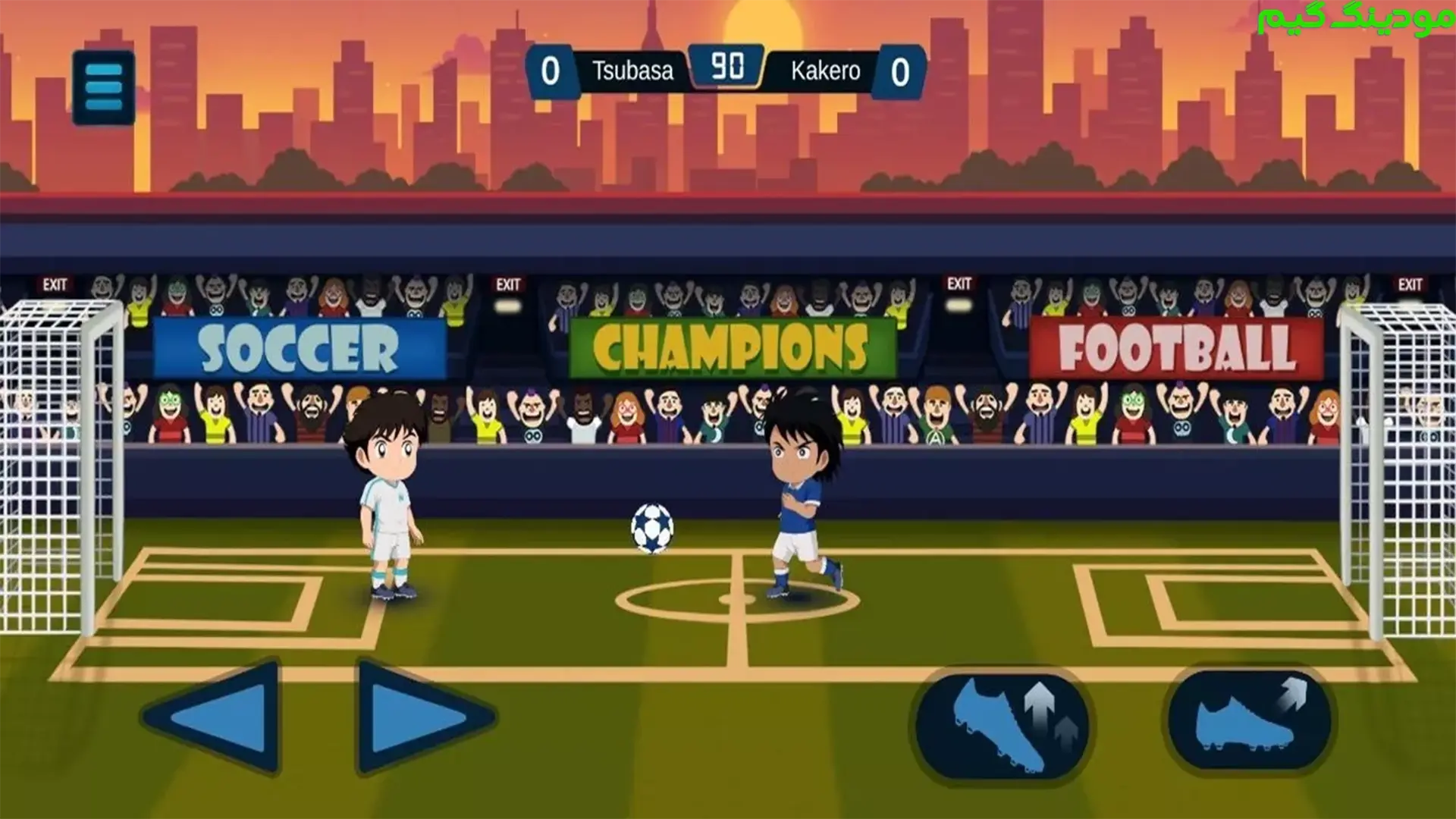1456x819 pixels.
Task: Tap the move left arrow
Action: click(x=215, y=715)
